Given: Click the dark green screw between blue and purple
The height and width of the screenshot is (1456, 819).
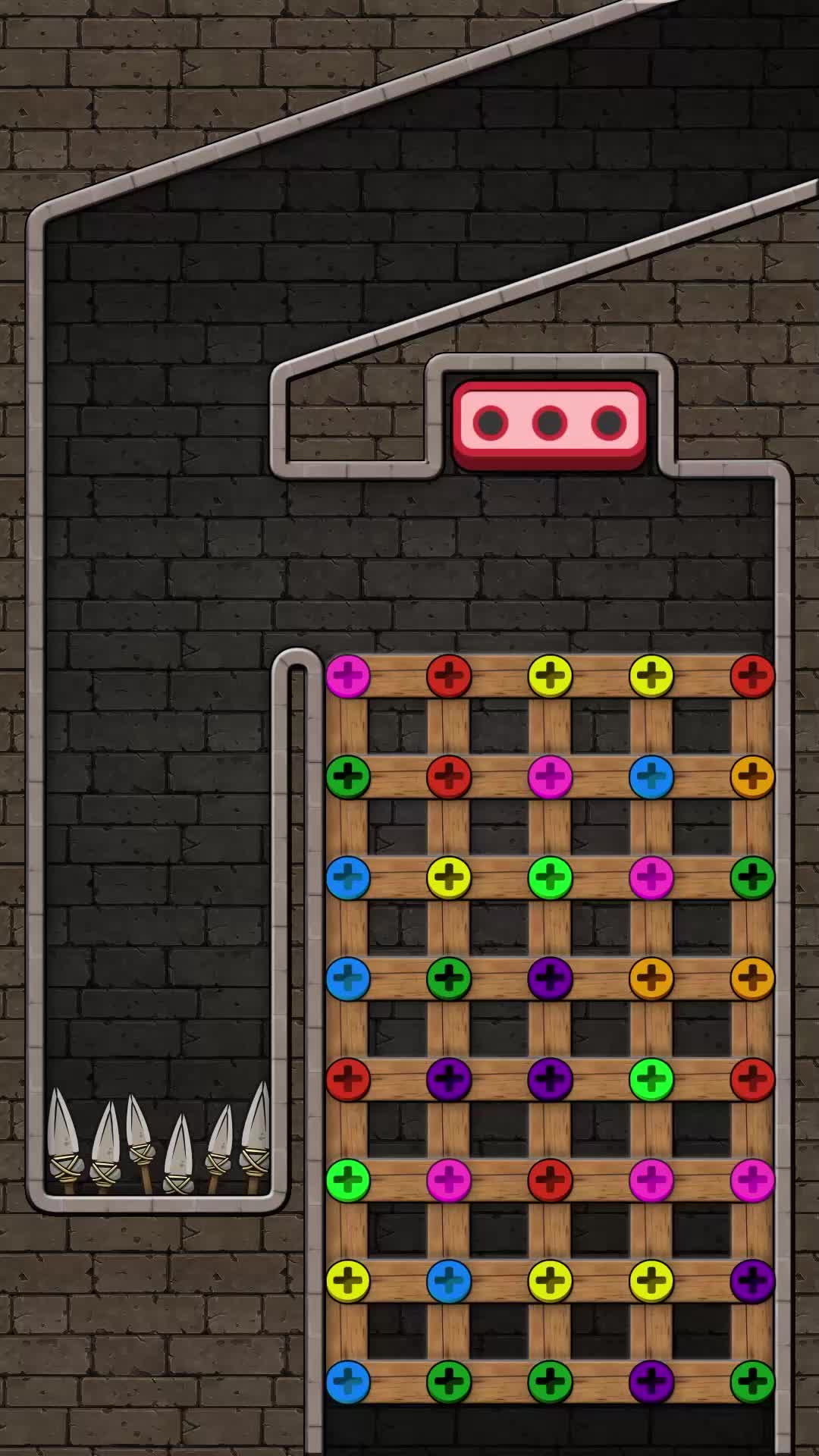Looking at the screenshot, I should (x=449, y=978).
